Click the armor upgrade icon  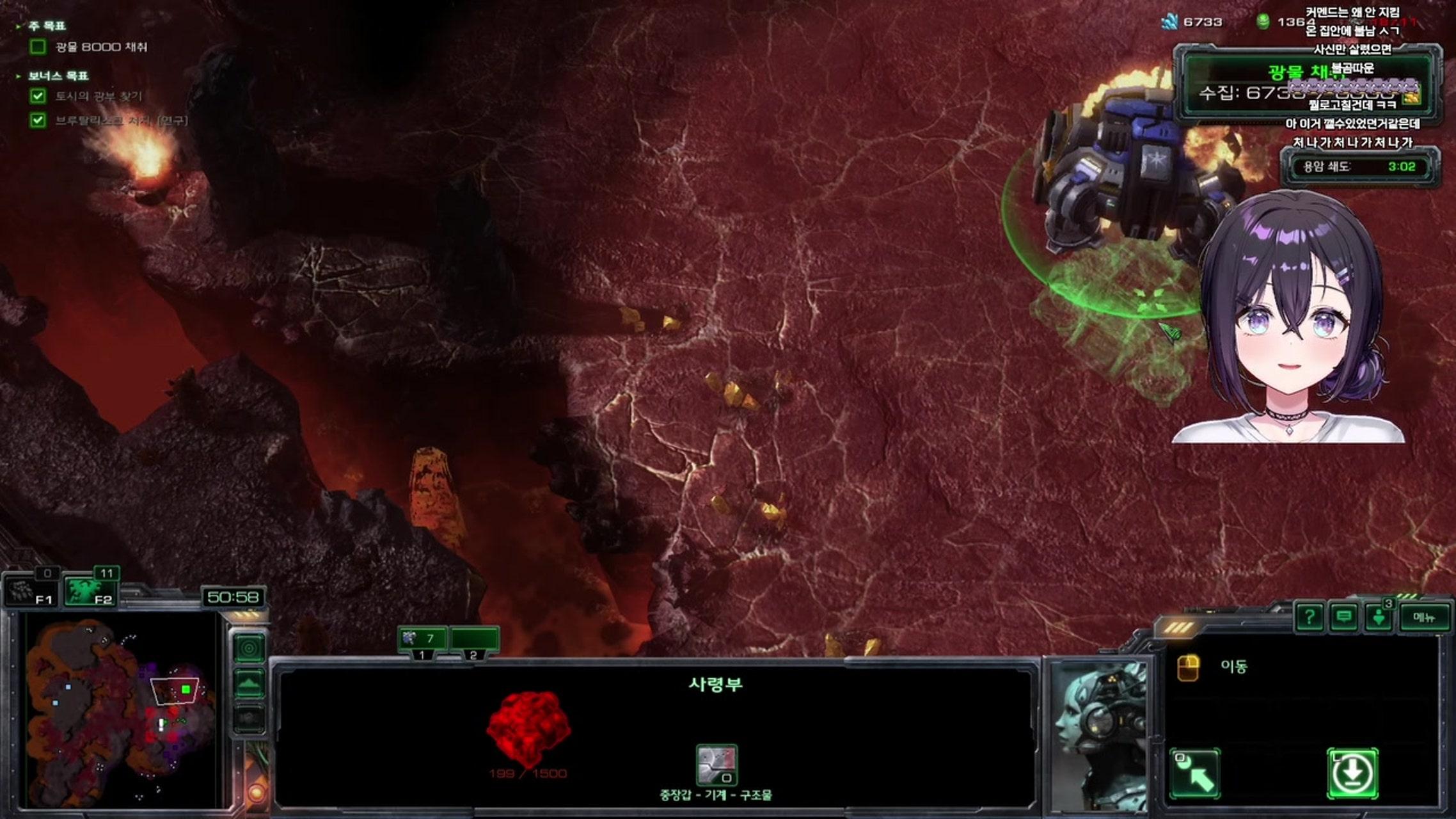pyautogui.click(x=716, y=765)
